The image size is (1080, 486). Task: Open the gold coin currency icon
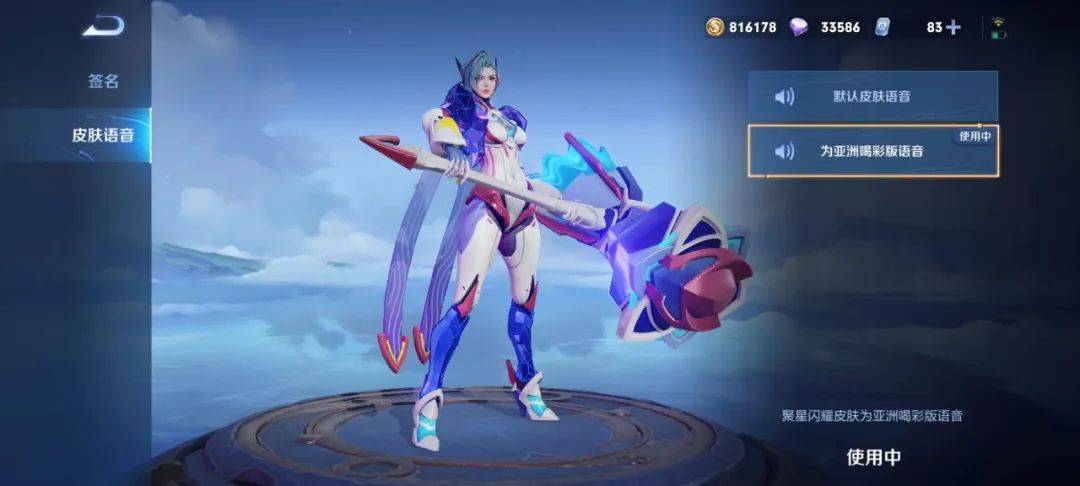[x=714, y=27]
